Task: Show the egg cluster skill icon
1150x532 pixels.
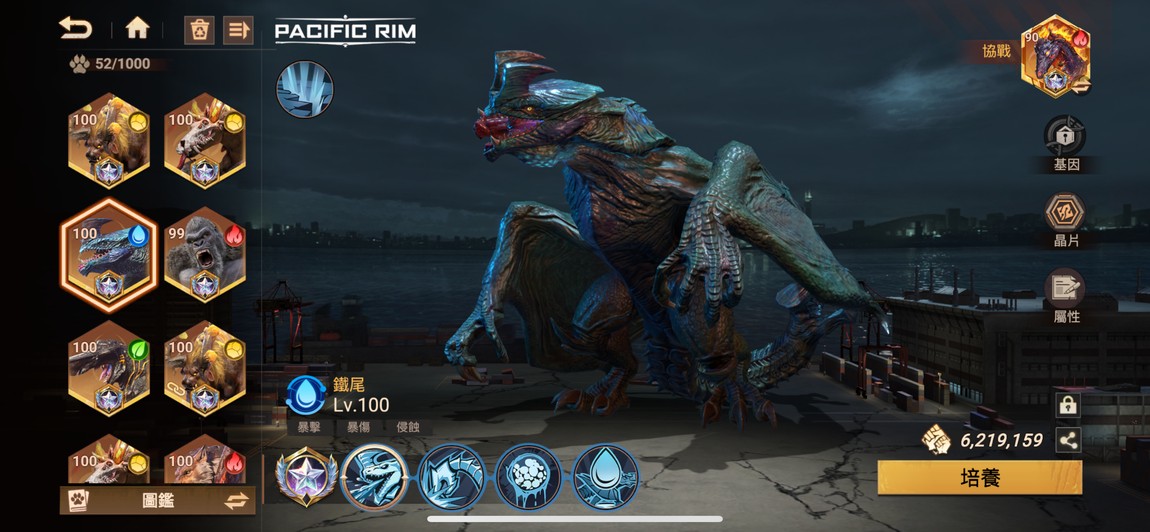Action: [528, 477]
